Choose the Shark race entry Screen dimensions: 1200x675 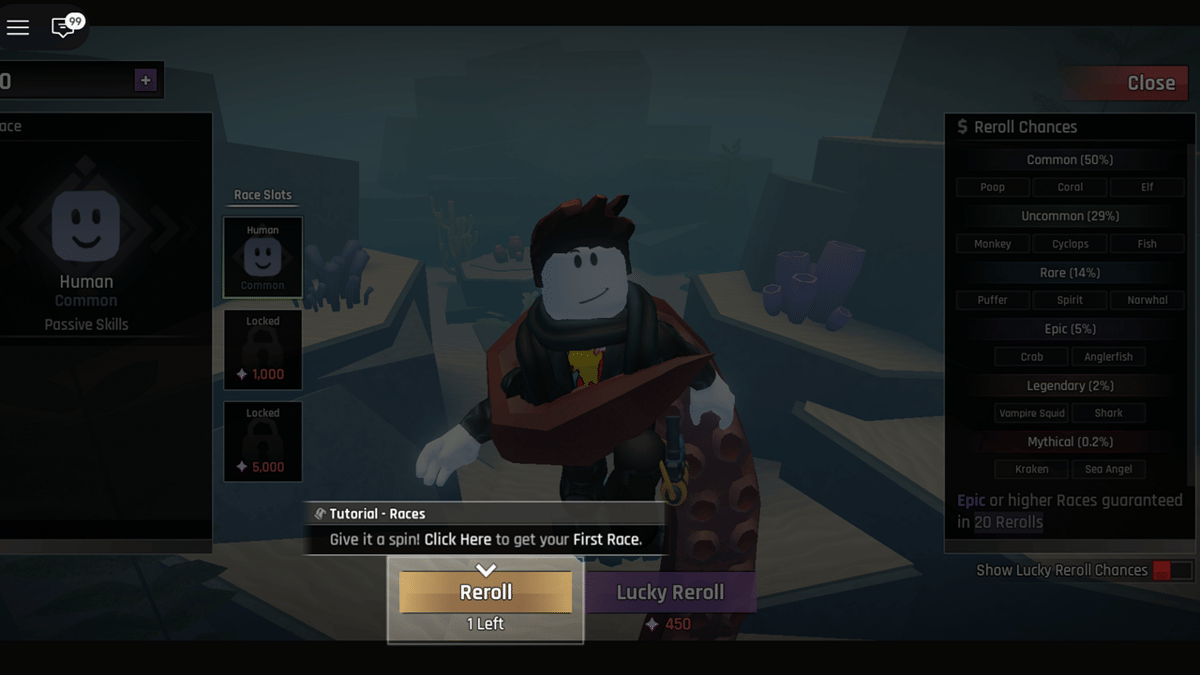tap(1109, 413)
